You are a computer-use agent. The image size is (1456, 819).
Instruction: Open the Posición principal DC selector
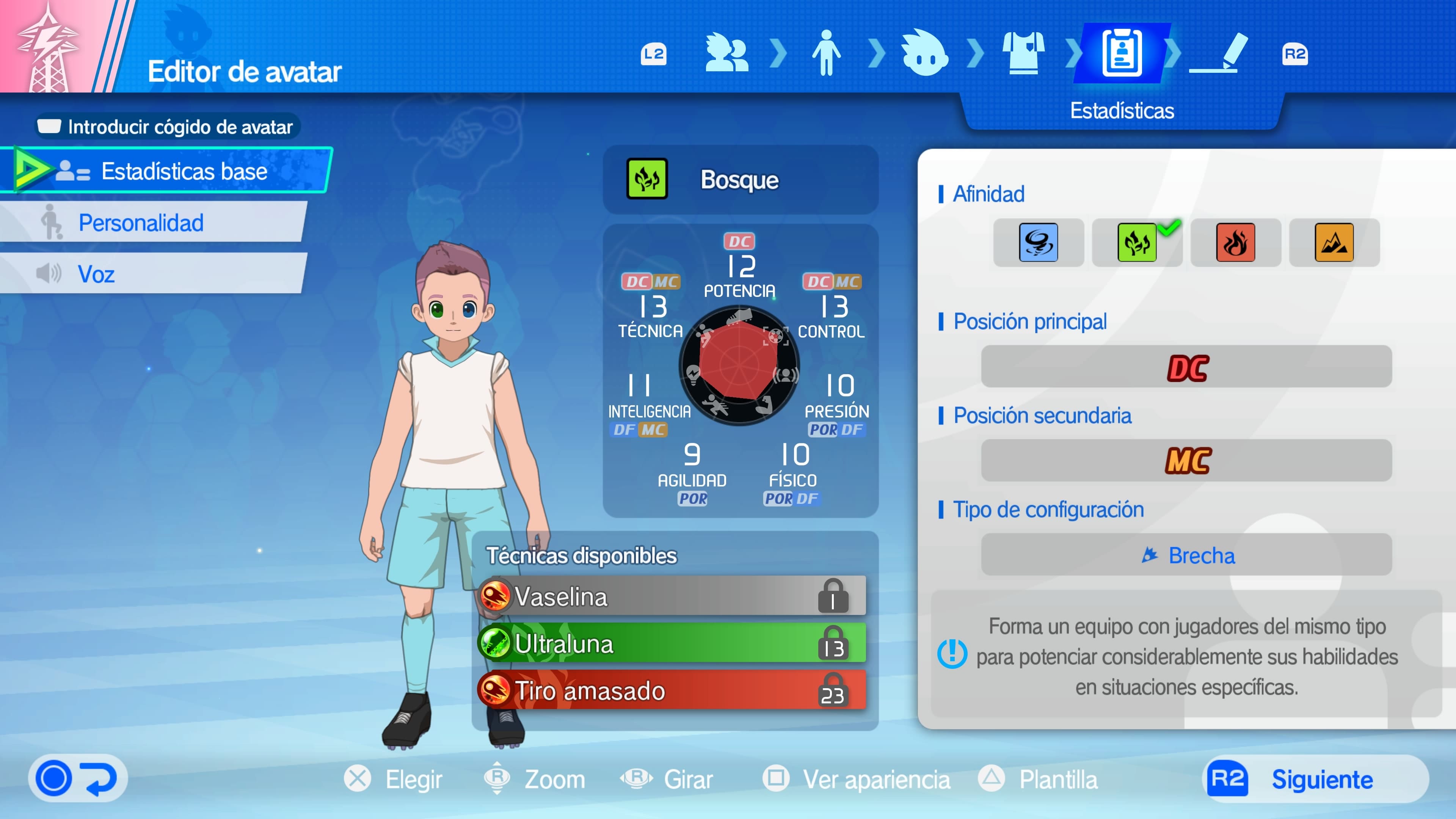click(x=1187, y=367)
